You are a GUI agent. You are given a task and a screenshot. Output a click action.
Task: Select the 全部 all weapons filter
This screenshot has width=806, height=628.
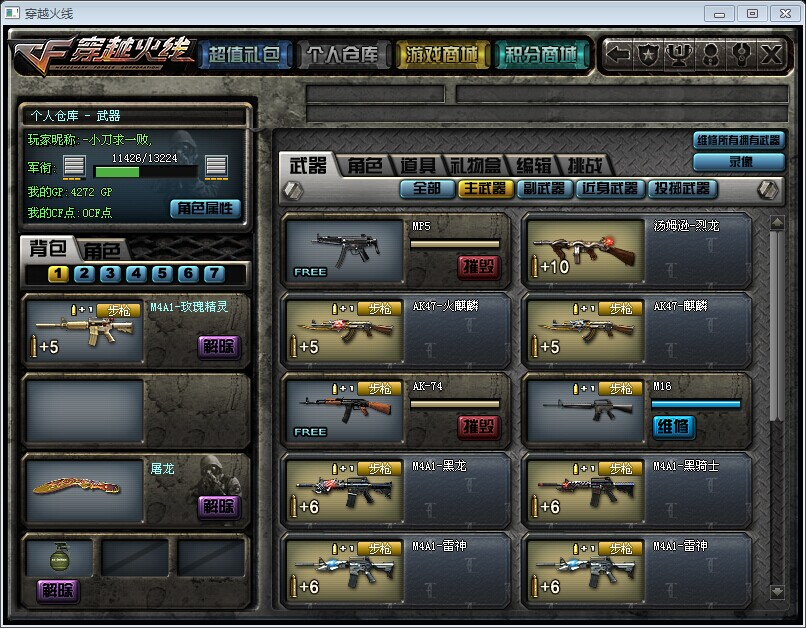(426, 188)
